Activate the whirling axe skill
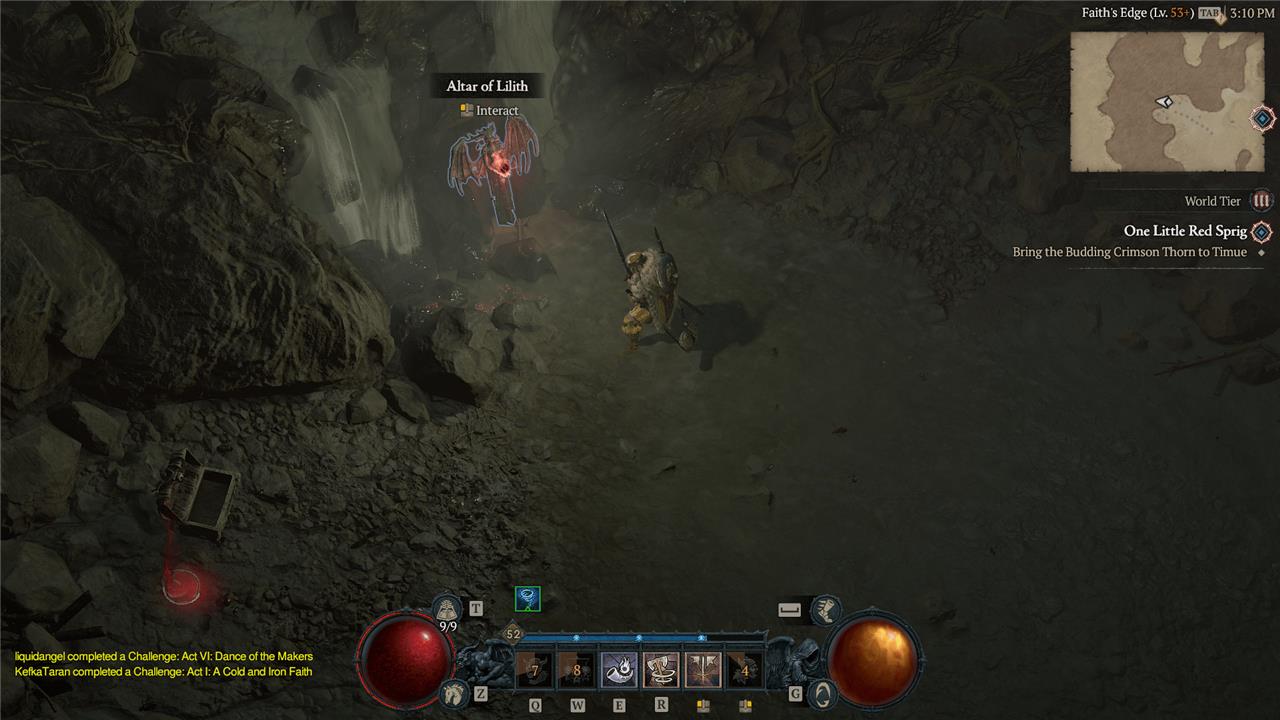The width and height of the screenshot is (1280, 720). pos(661,670)
